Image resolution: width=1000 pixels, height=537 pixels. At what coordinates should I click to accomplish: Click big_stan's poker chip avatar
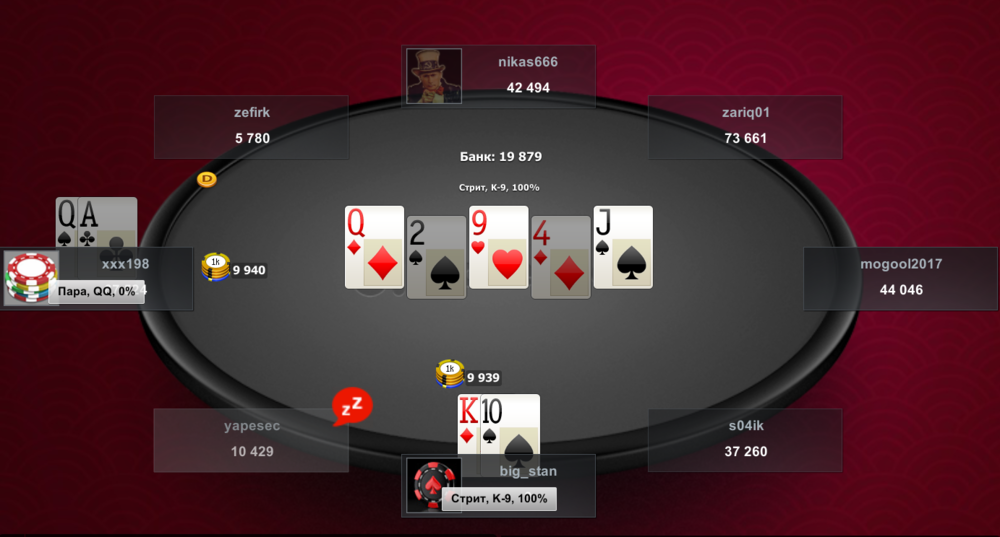433,486
